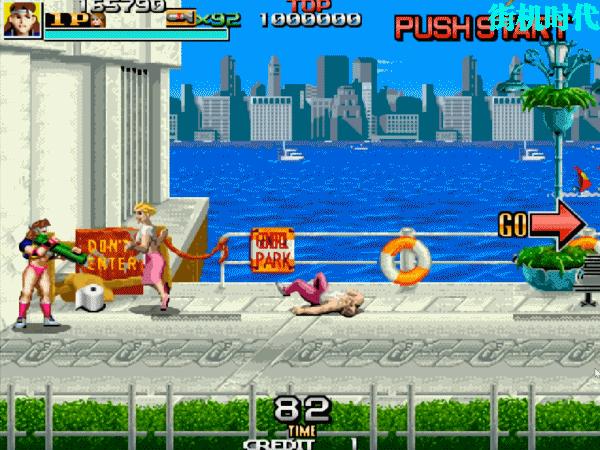Select the gun weapon icon beside x92
The width and height of the screenshot is (600, 450).
pyautogui.click(x=180, y=17)
